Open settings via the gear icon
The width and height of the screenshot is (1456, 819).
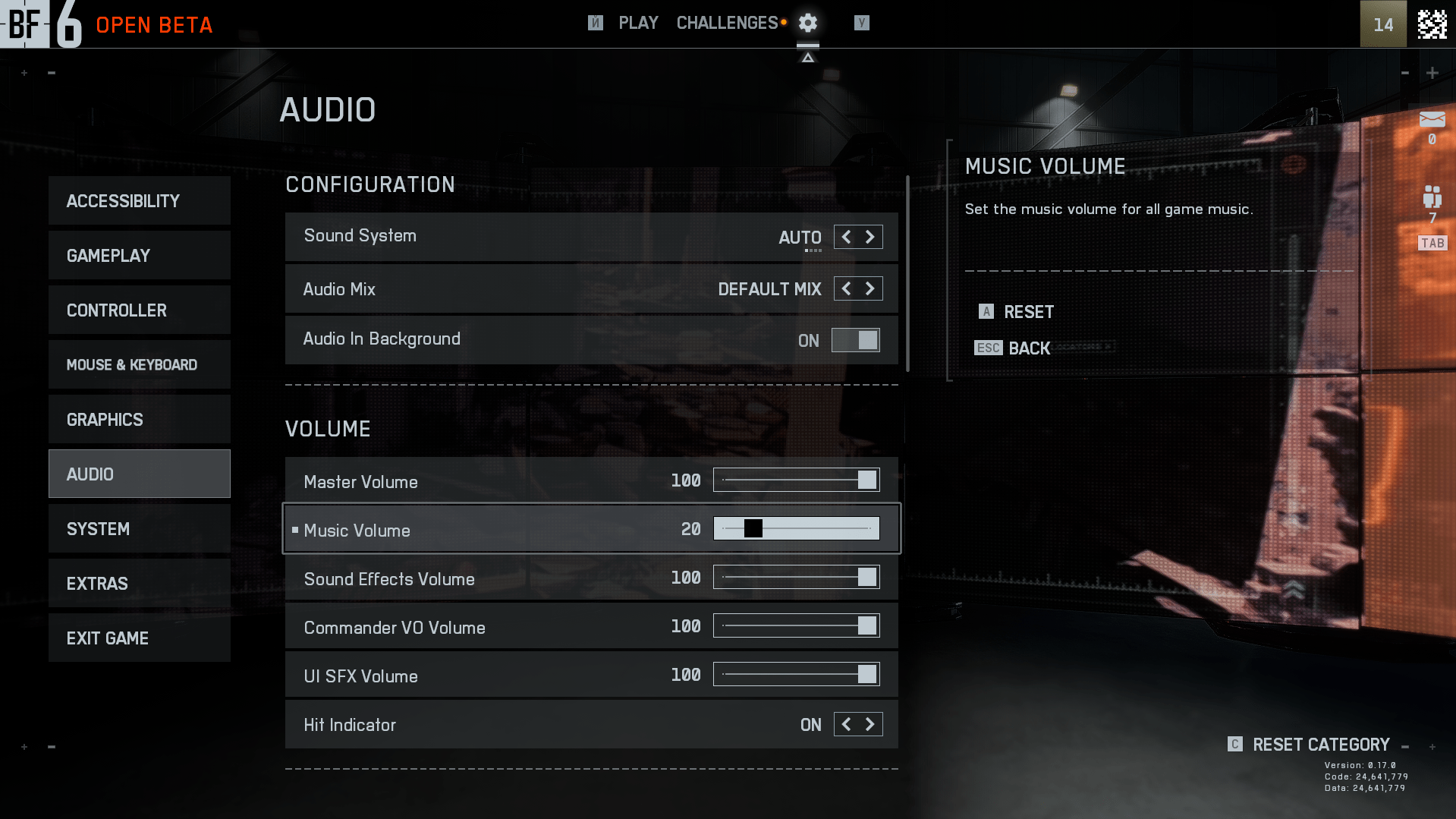point(807,23)
